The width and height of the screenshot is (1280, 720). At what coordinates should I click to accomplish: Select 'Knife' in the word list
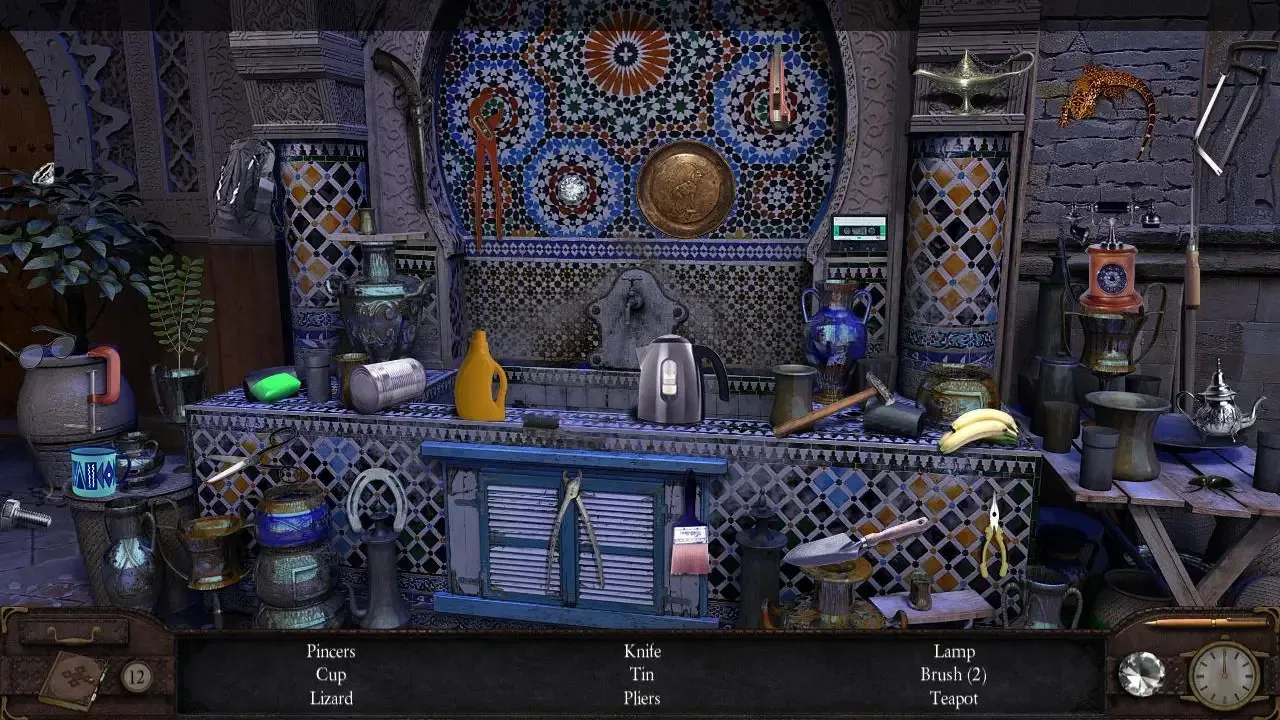(x=643, y=650)
